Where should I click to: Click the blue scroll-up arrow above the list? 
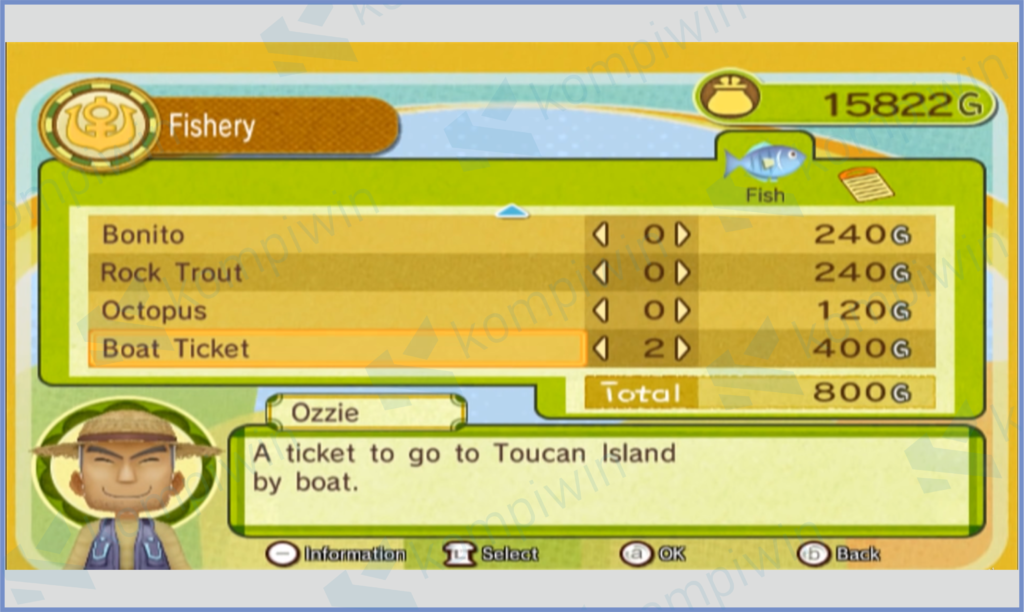click(x=512, y=212)
